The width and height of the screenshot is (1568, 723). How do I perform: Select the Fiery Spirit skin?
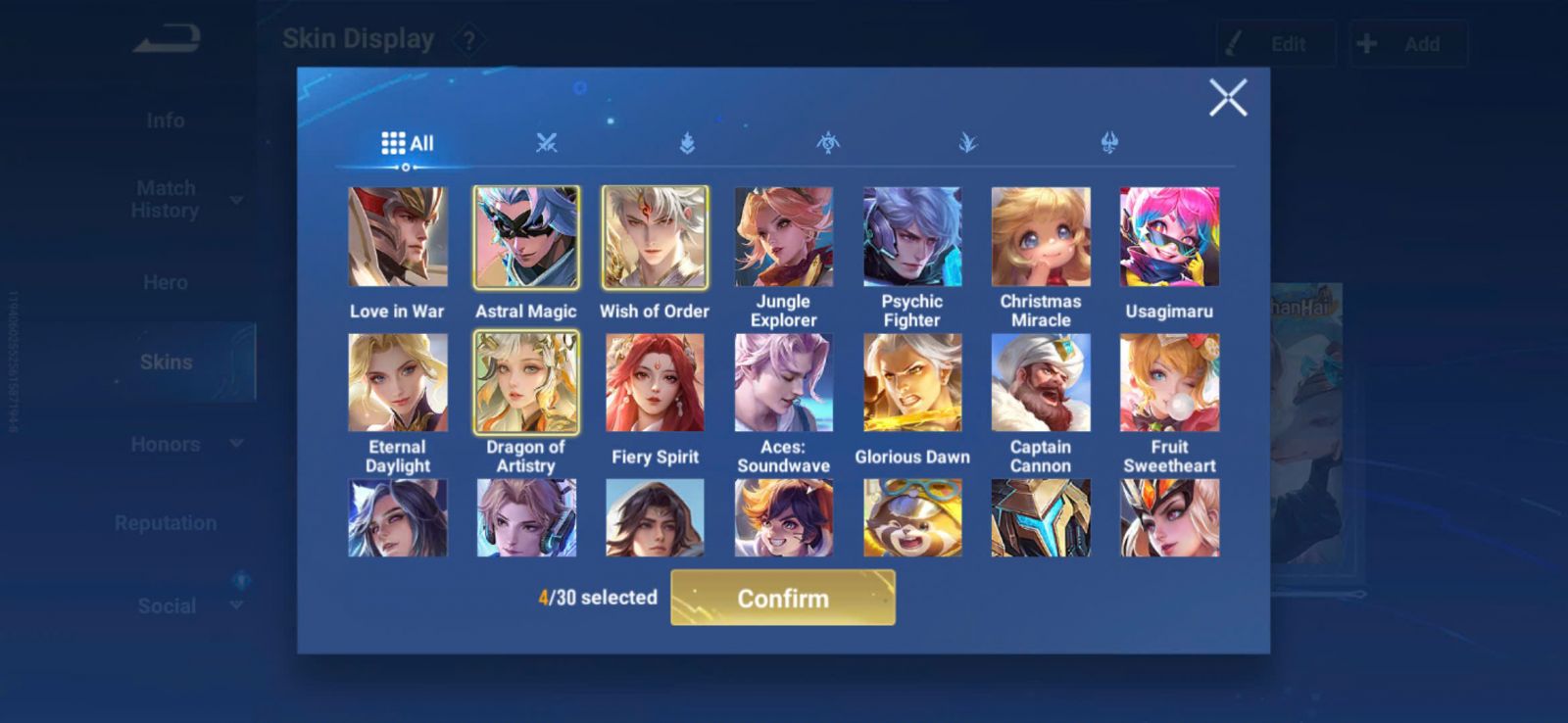pos(655,382)
